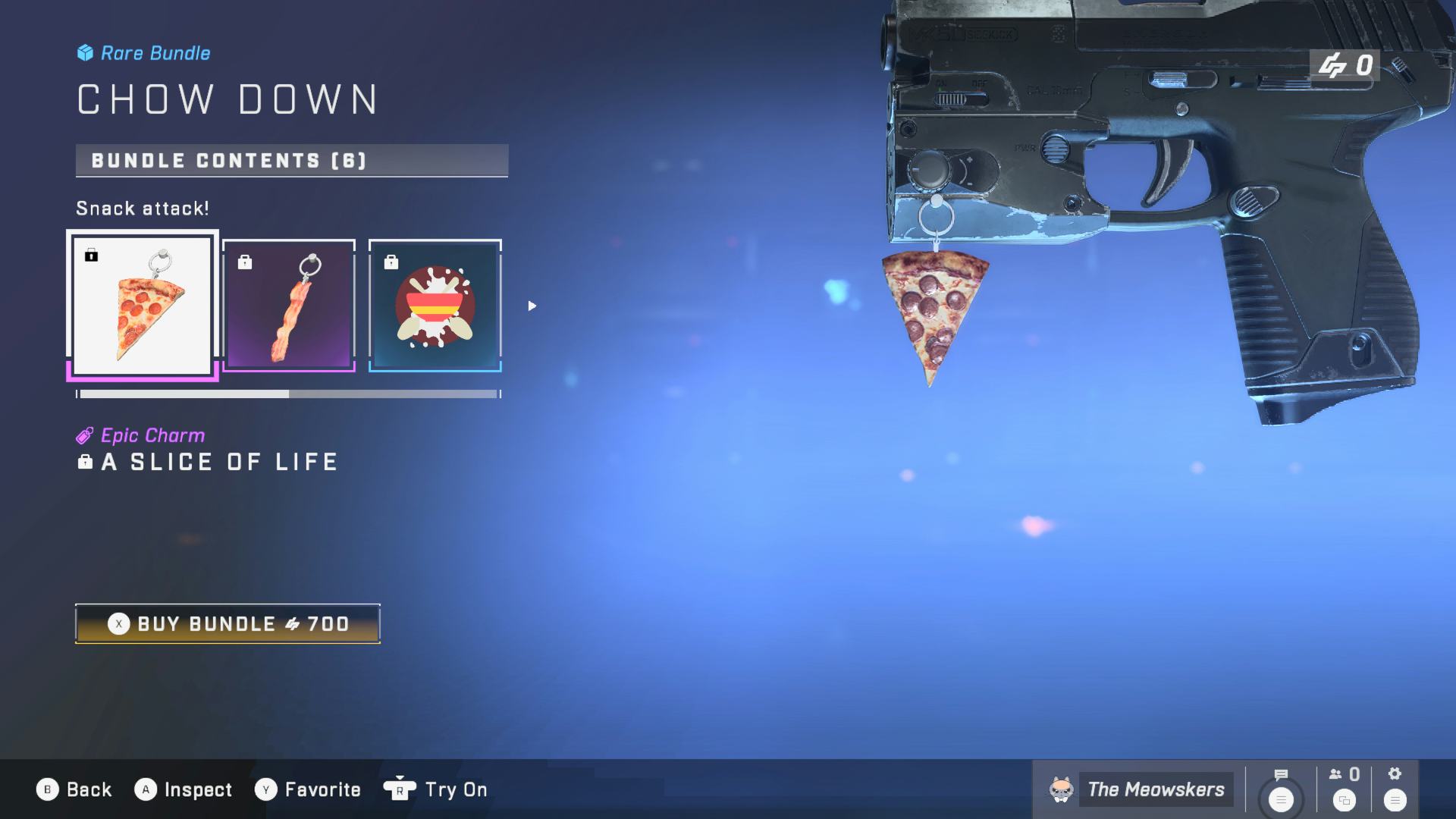
Task: Favorite the selected charm
Action: click(x=308, y=789)
